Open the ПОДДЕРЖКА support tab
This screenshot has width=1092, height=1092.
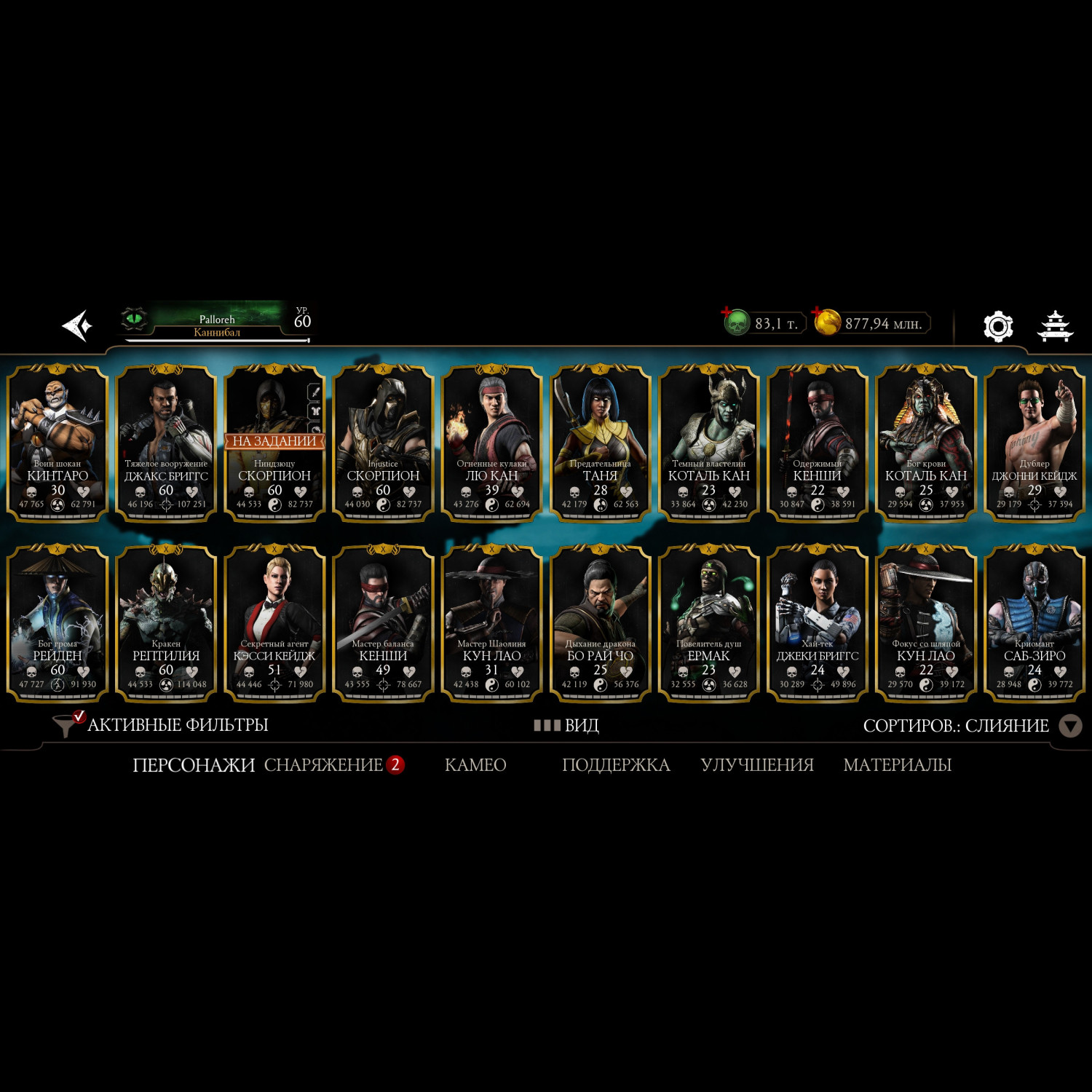[x=616, y=764]
